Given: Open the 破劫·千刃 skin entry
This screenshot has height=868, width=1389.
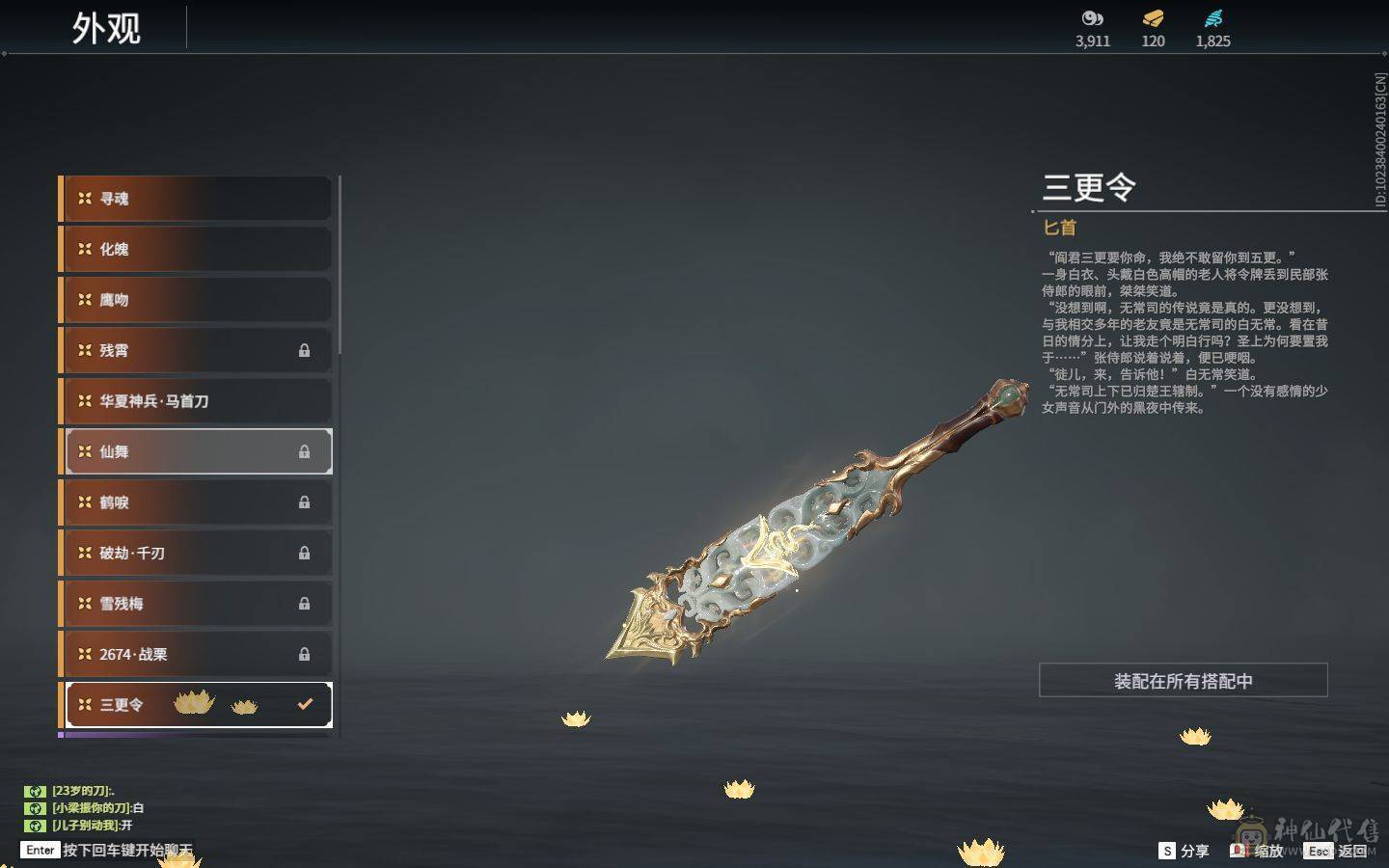Looking at the screenshot, I should pyautogui.click(x=197, y=553).
